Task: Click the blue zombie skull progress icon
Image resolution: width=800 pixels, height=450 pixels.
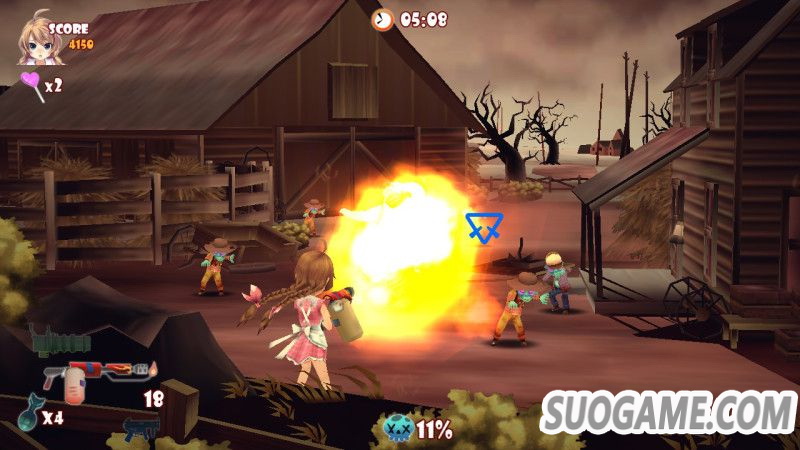Action: click(396, 430)
